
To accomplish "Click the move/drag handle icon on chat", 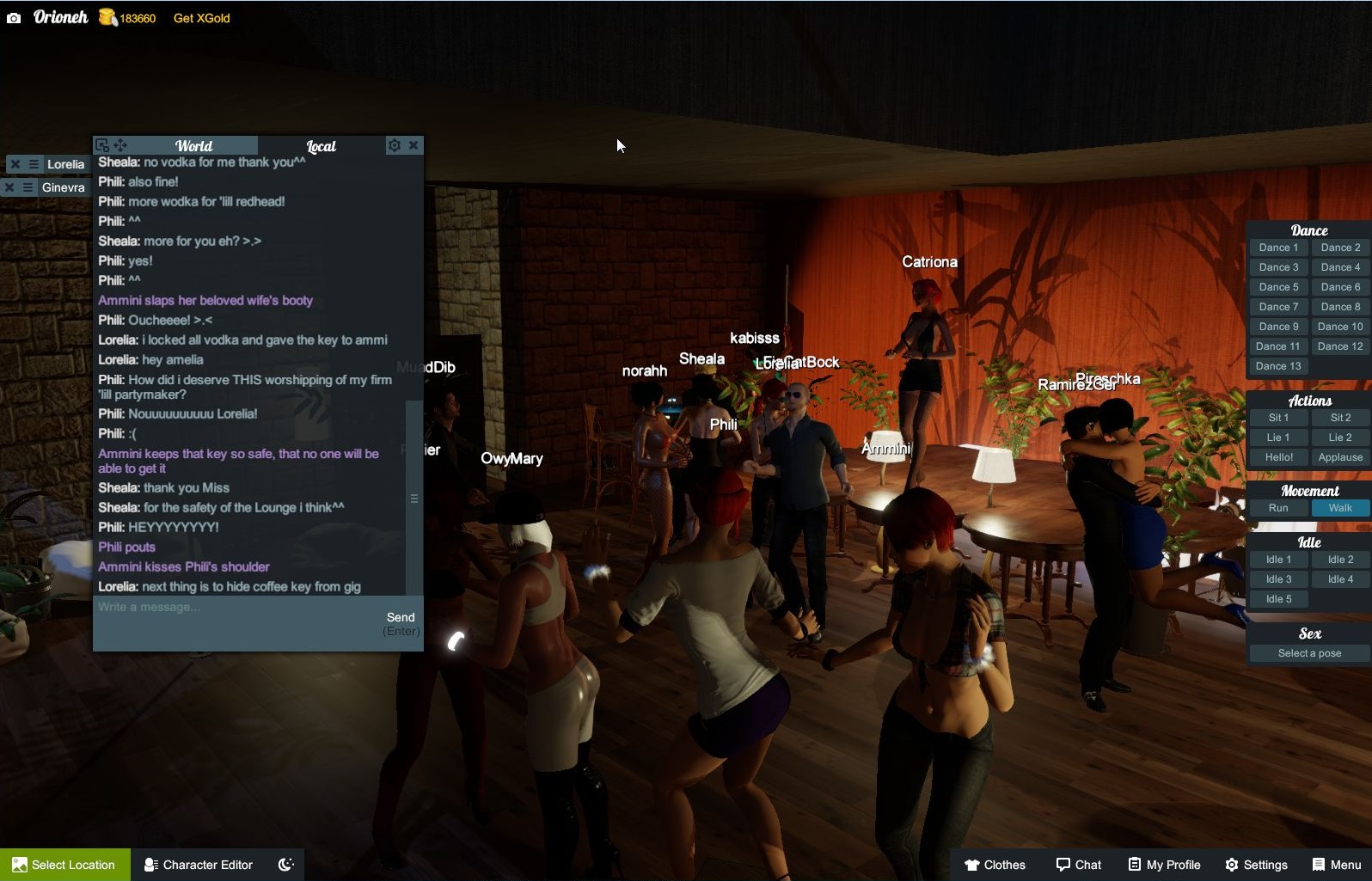I will (x=120, y=145).
